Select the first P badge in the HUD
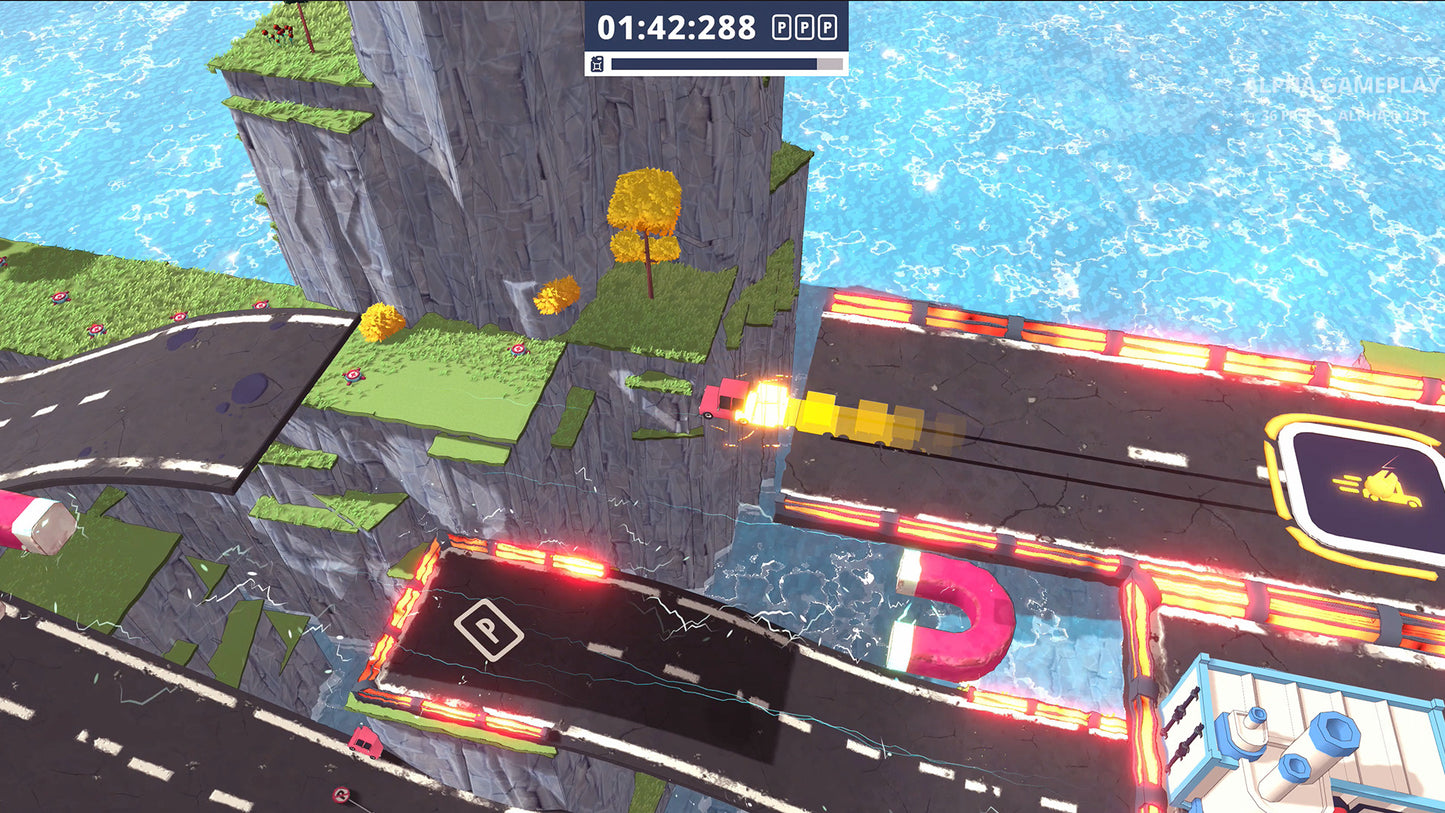This screenshot has height=813, width=1445. pos(782,27)
